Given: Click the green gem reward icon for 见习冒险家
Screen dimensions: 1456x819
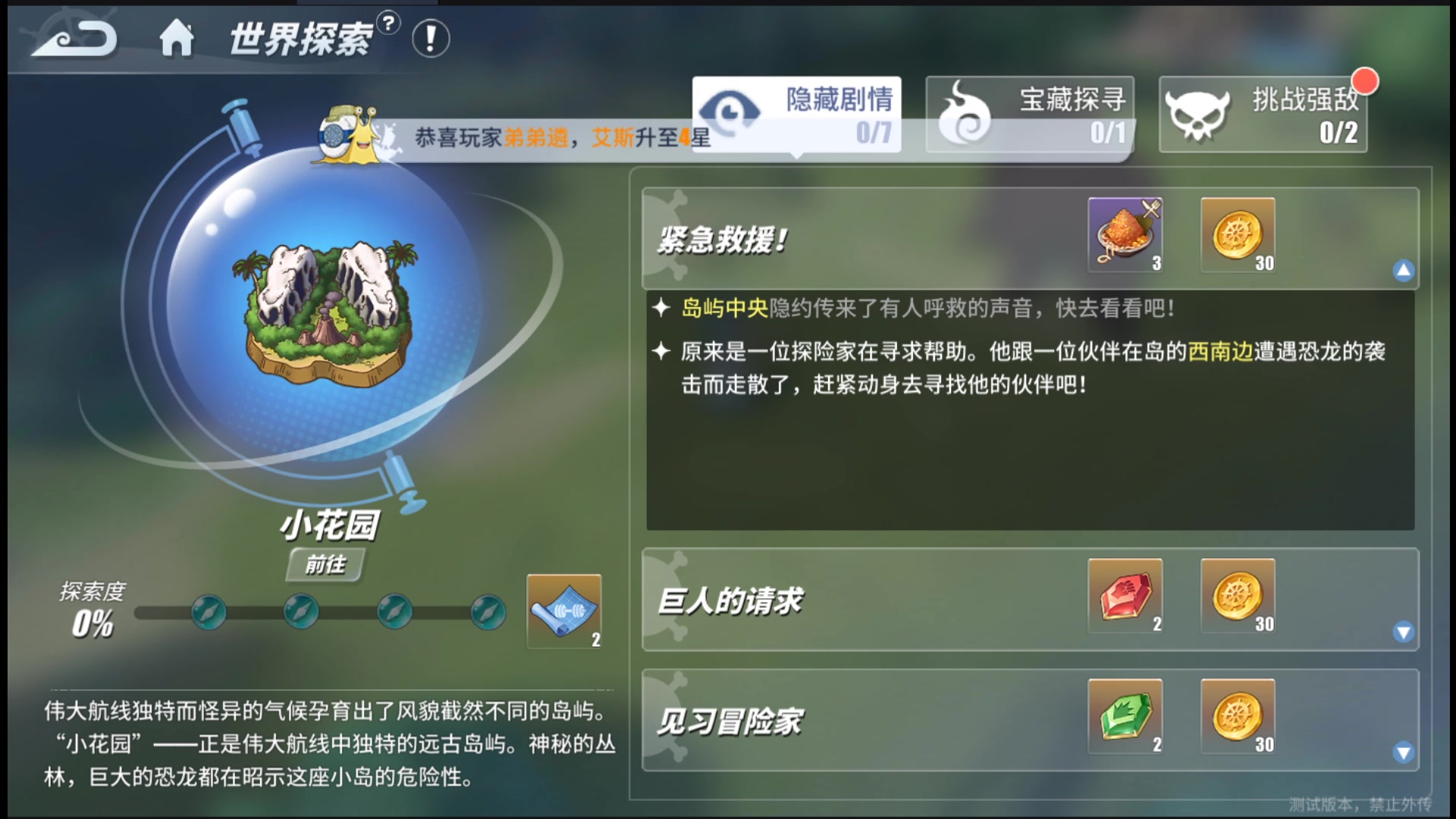Looking at the screenshot, I should 1125,716.
